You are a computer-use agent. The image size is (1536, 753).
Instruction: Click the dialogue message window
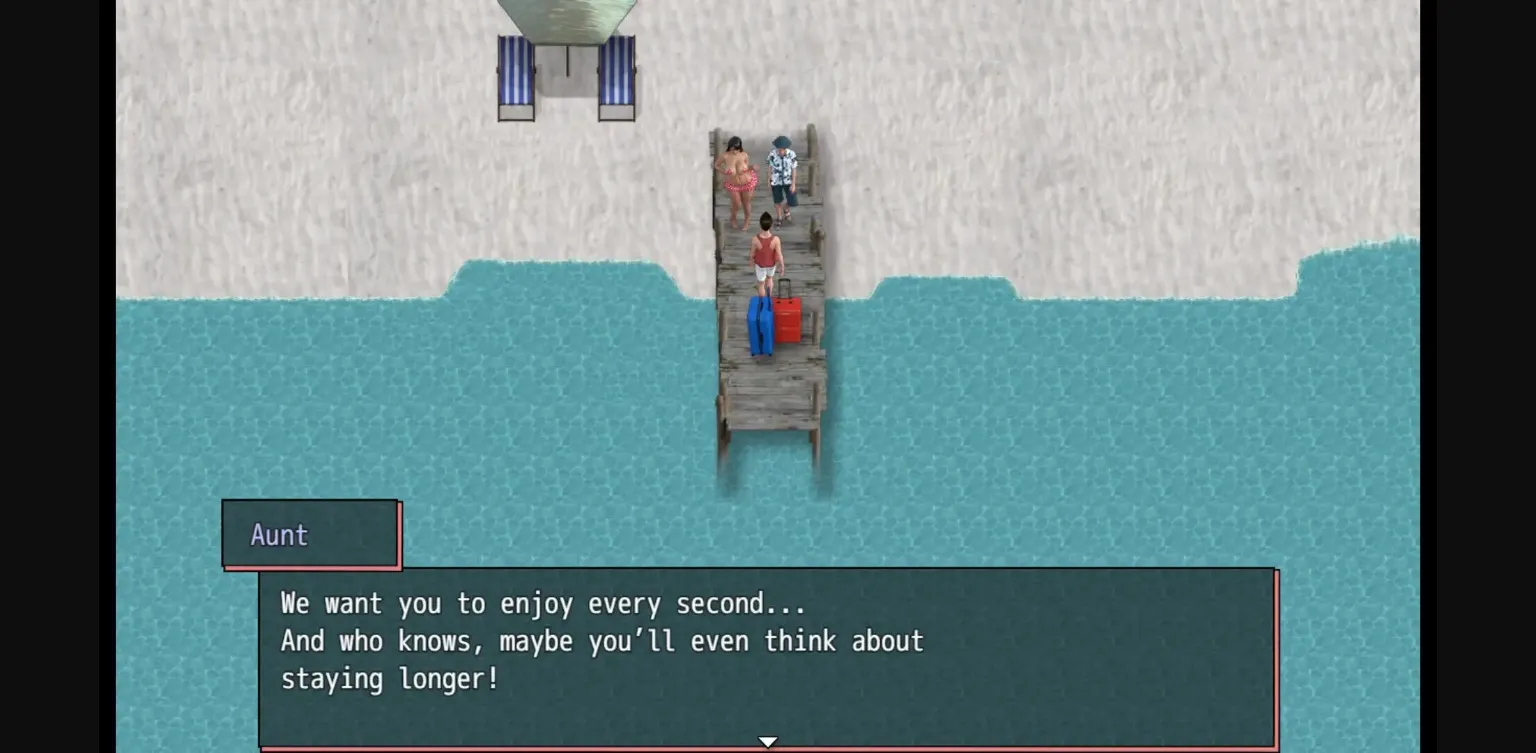click(768, 655)
